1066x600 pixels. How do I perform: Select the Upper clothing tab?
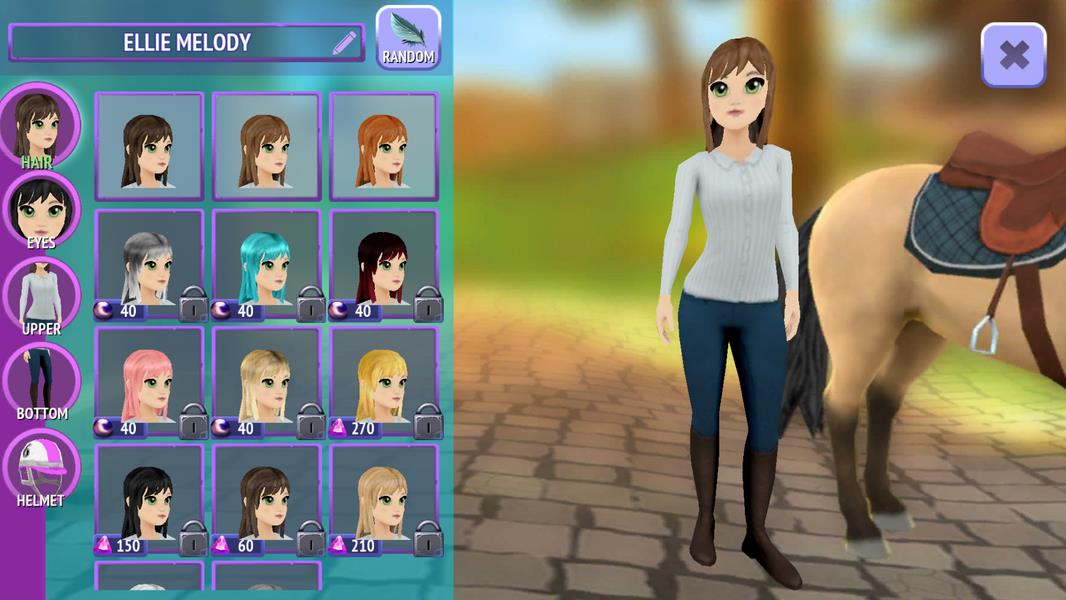pos(41,295)
